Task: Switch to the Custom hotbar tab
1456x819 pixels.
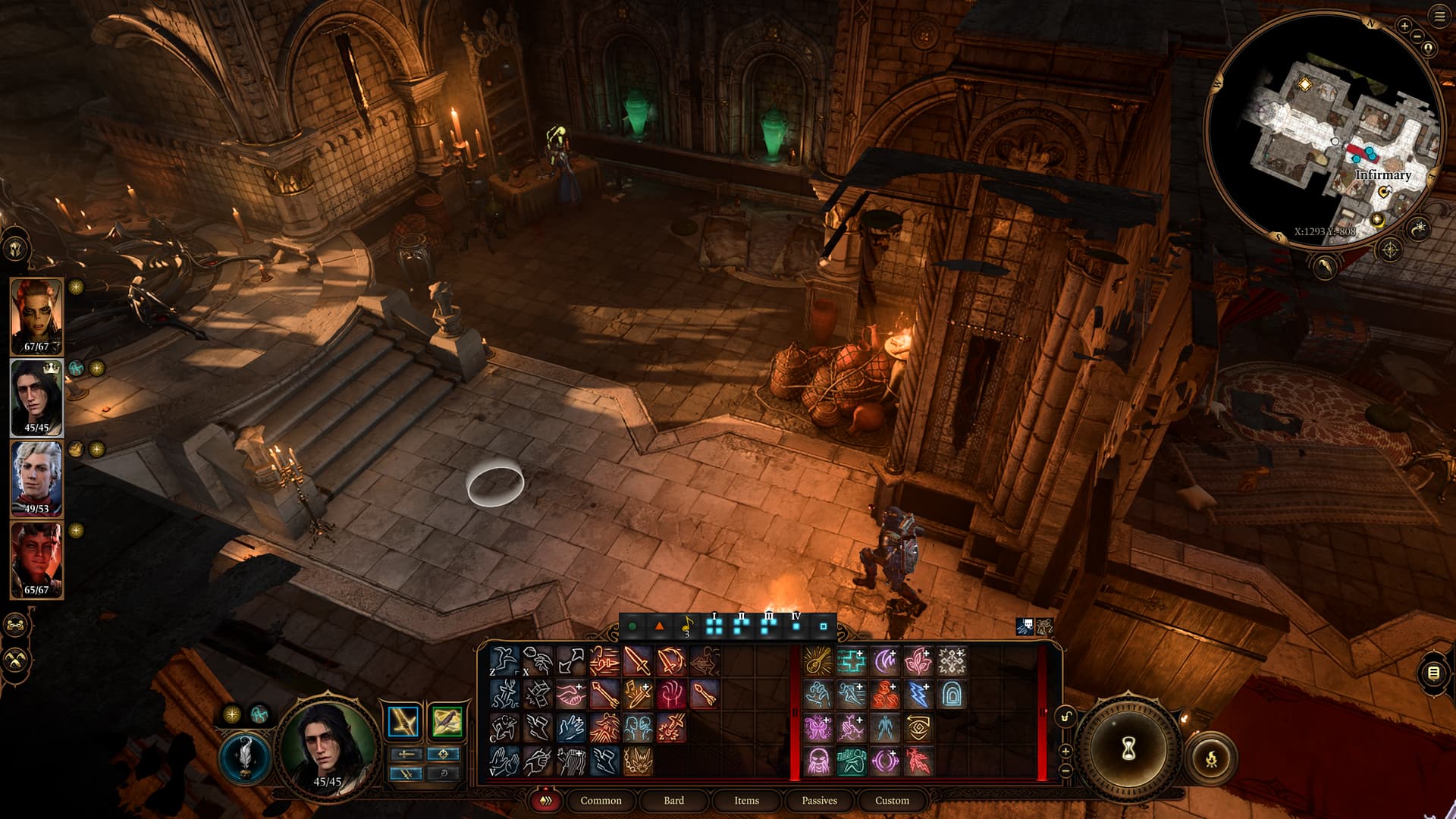Action: coord(892,800)
